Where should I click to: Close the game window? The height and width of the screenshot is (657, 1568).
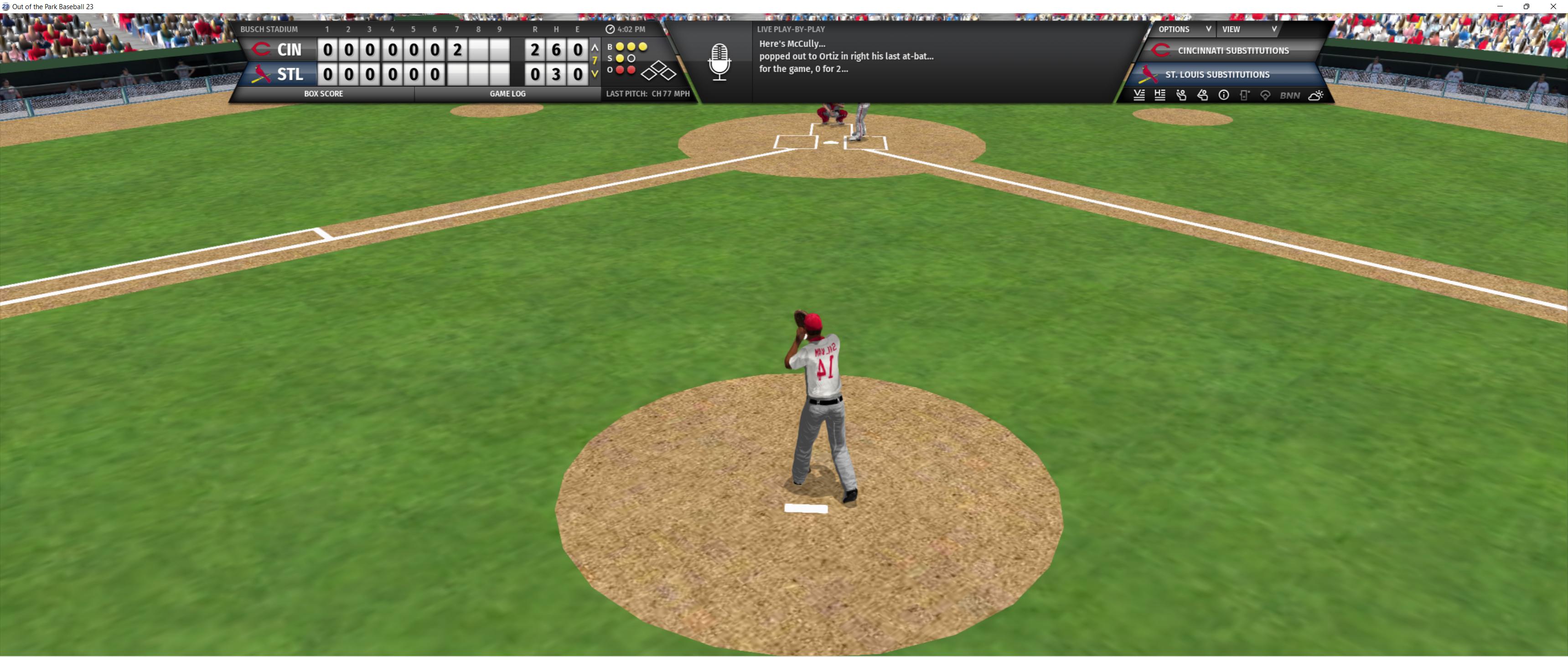[x=1553, y=7]
